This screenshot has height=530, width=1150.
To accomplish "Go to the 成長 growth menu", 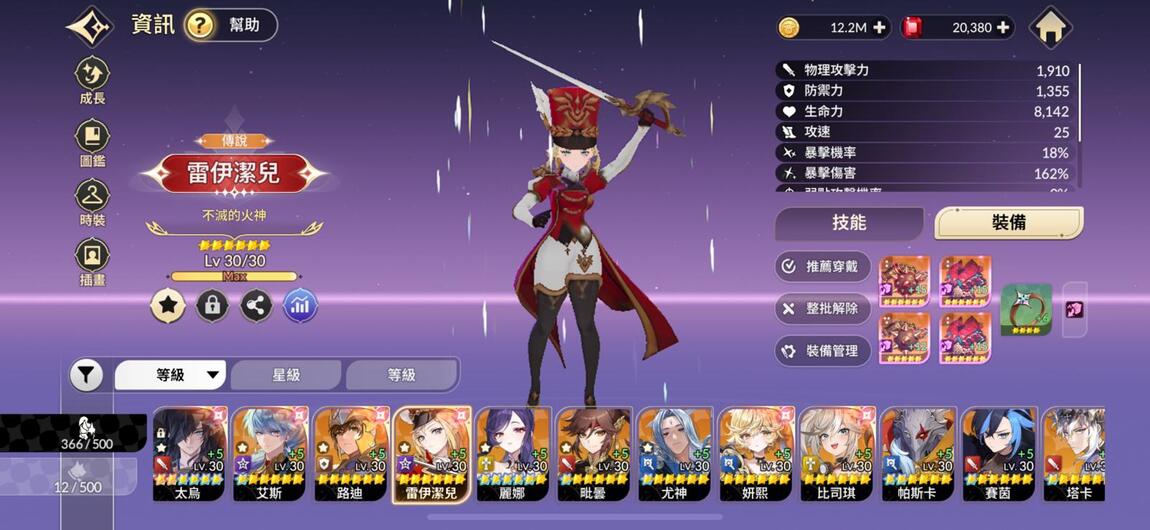I will click(x=92, y=79).
